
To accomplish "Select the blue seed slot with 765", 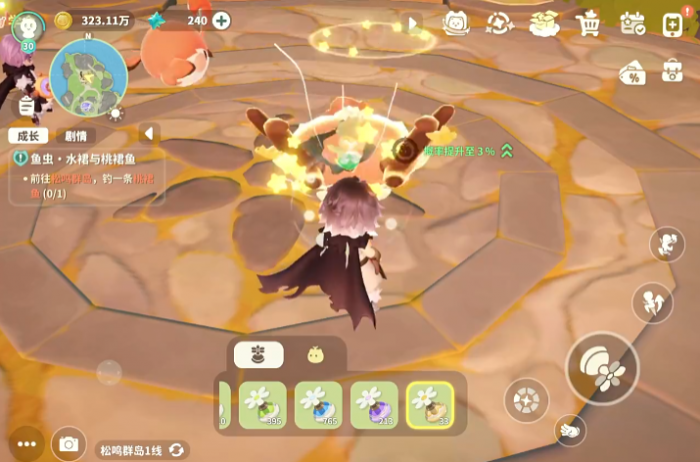I will tap(318, 404).
